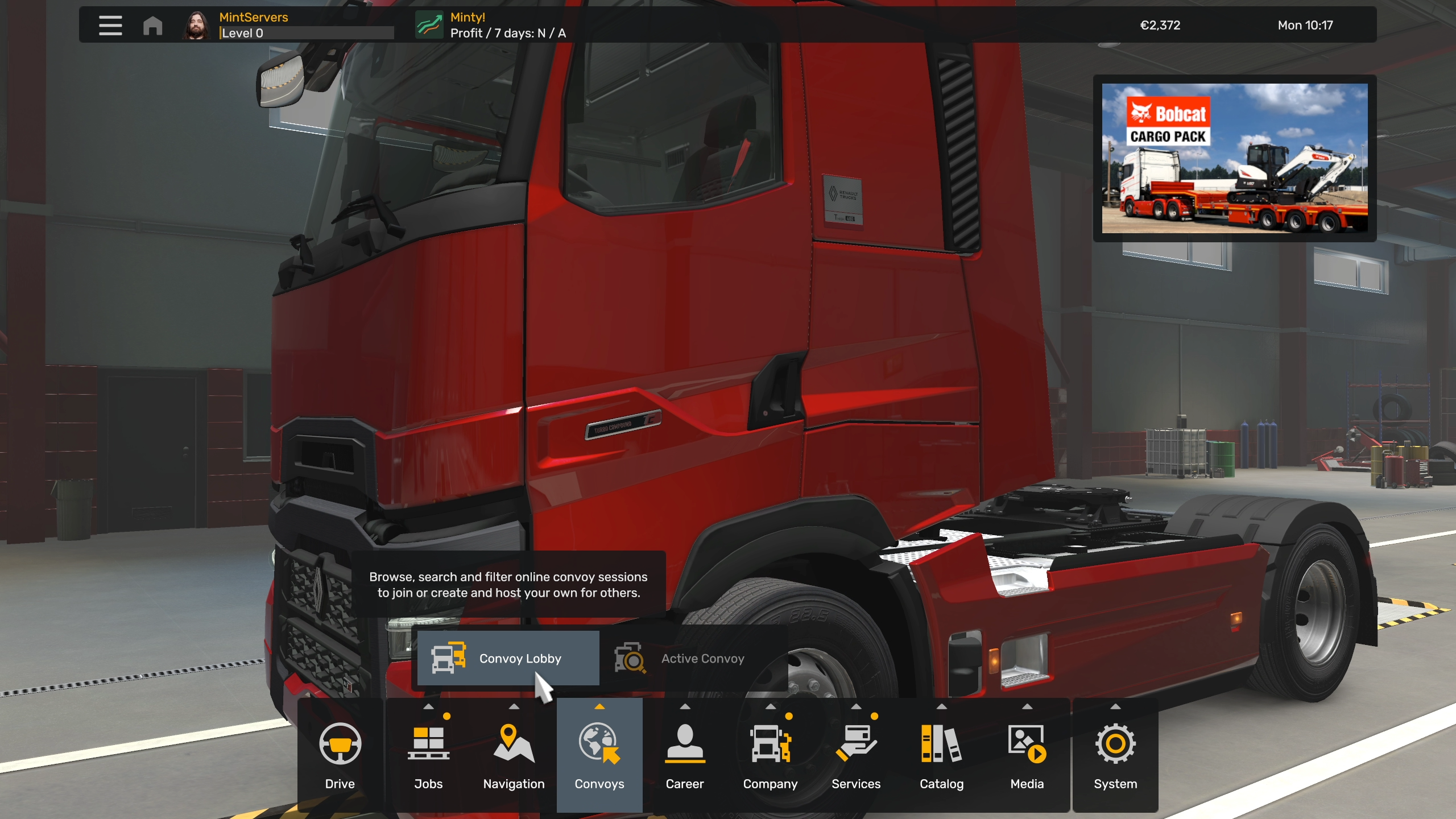Select the Convoys menu tab
Image resolution: width=1456 pixels, height=819 pixels.
coord(599,755)
